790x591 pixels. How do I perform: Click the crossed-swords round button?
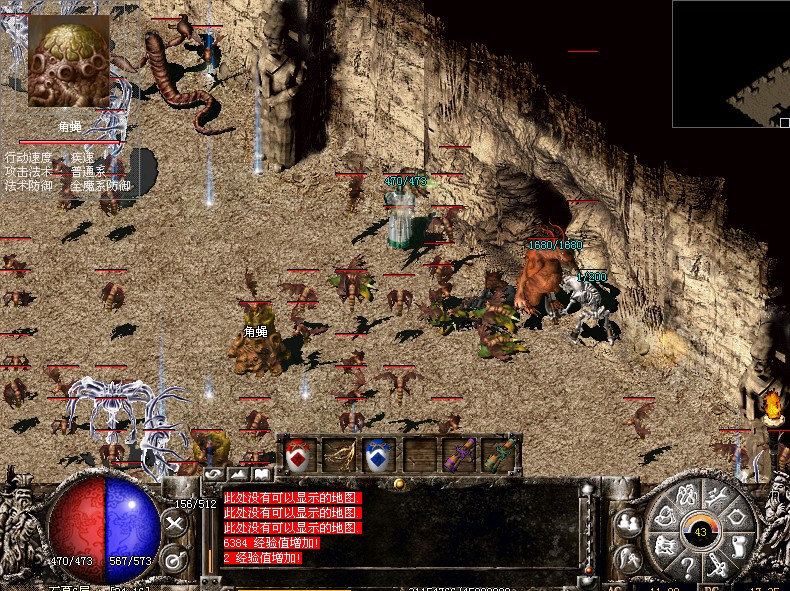coord(175,523)
